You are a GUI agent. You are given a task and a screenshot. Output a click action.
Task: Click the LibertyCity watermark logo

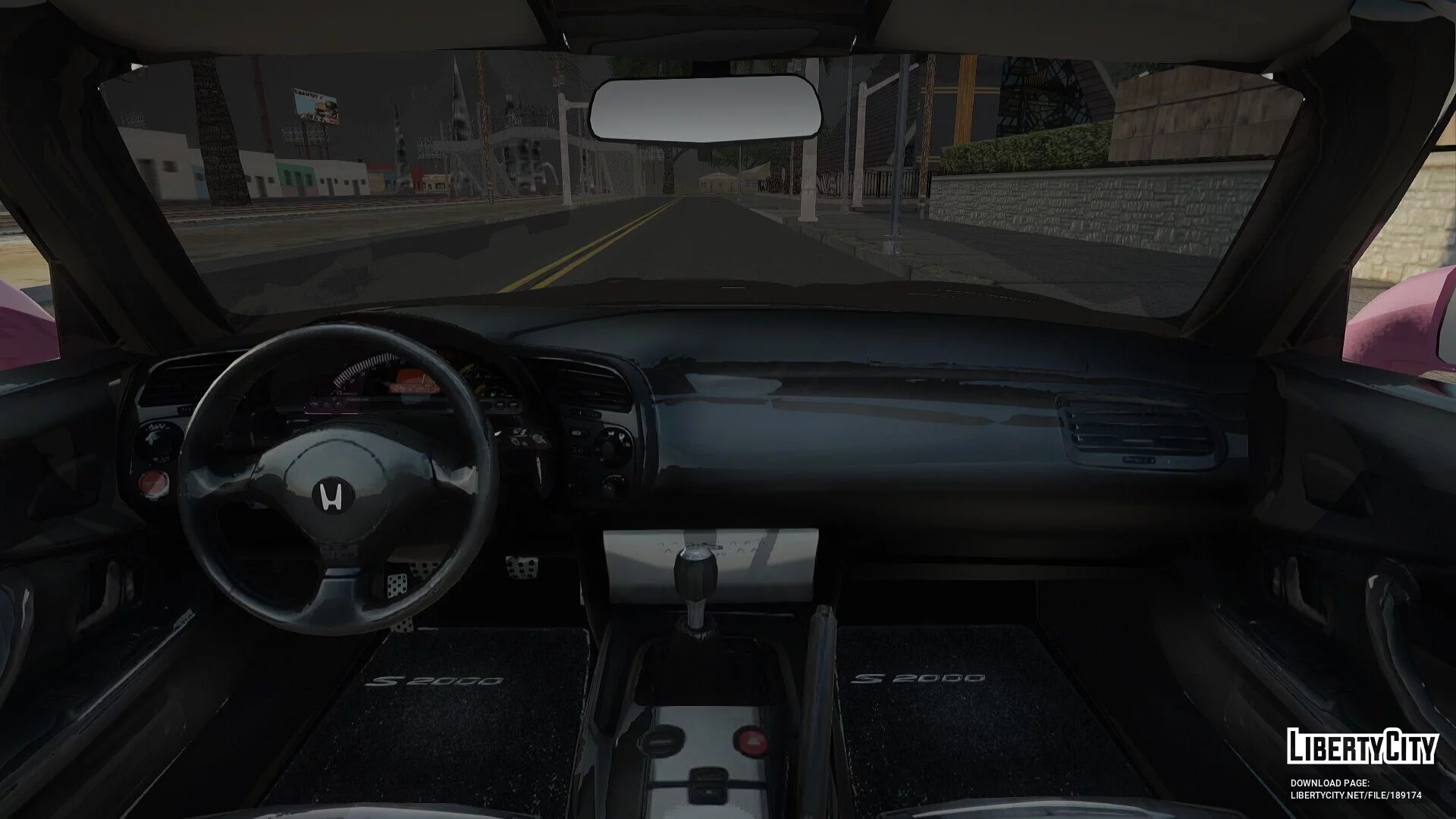[1362, 746]
